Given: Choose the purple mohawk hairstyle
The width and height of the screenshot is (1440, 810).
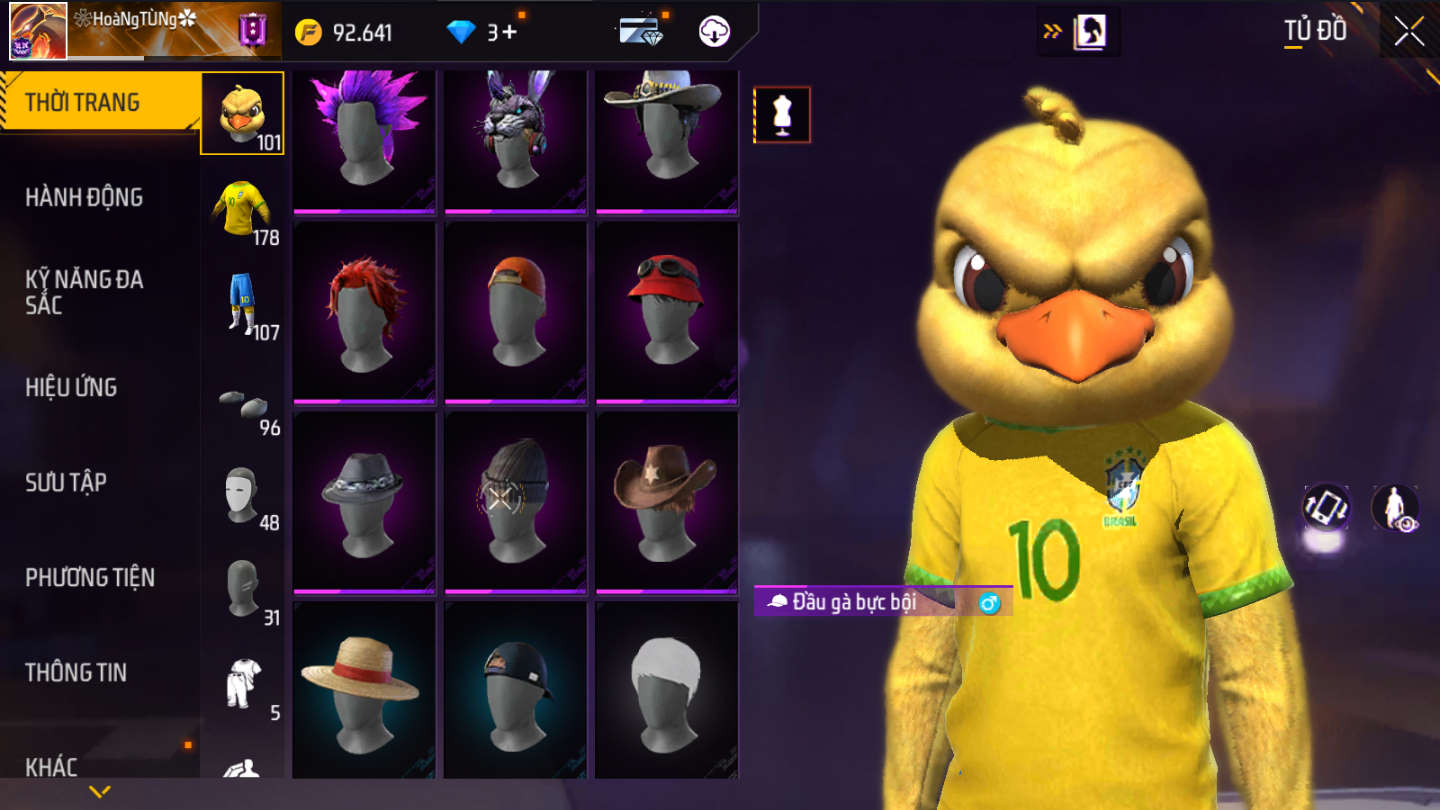Looking at the screenshot, I should [364, 138].
